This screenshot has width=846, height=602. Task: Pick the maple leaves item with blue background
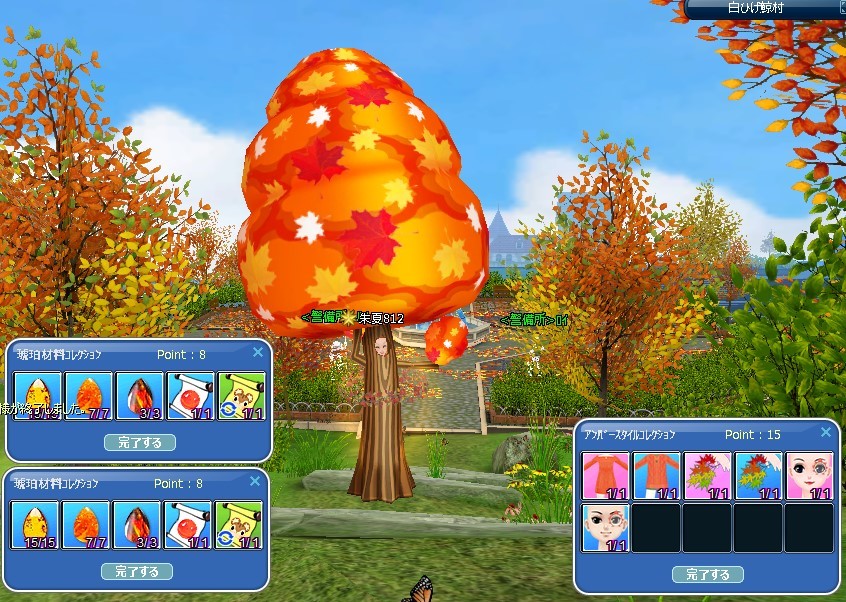759,476
